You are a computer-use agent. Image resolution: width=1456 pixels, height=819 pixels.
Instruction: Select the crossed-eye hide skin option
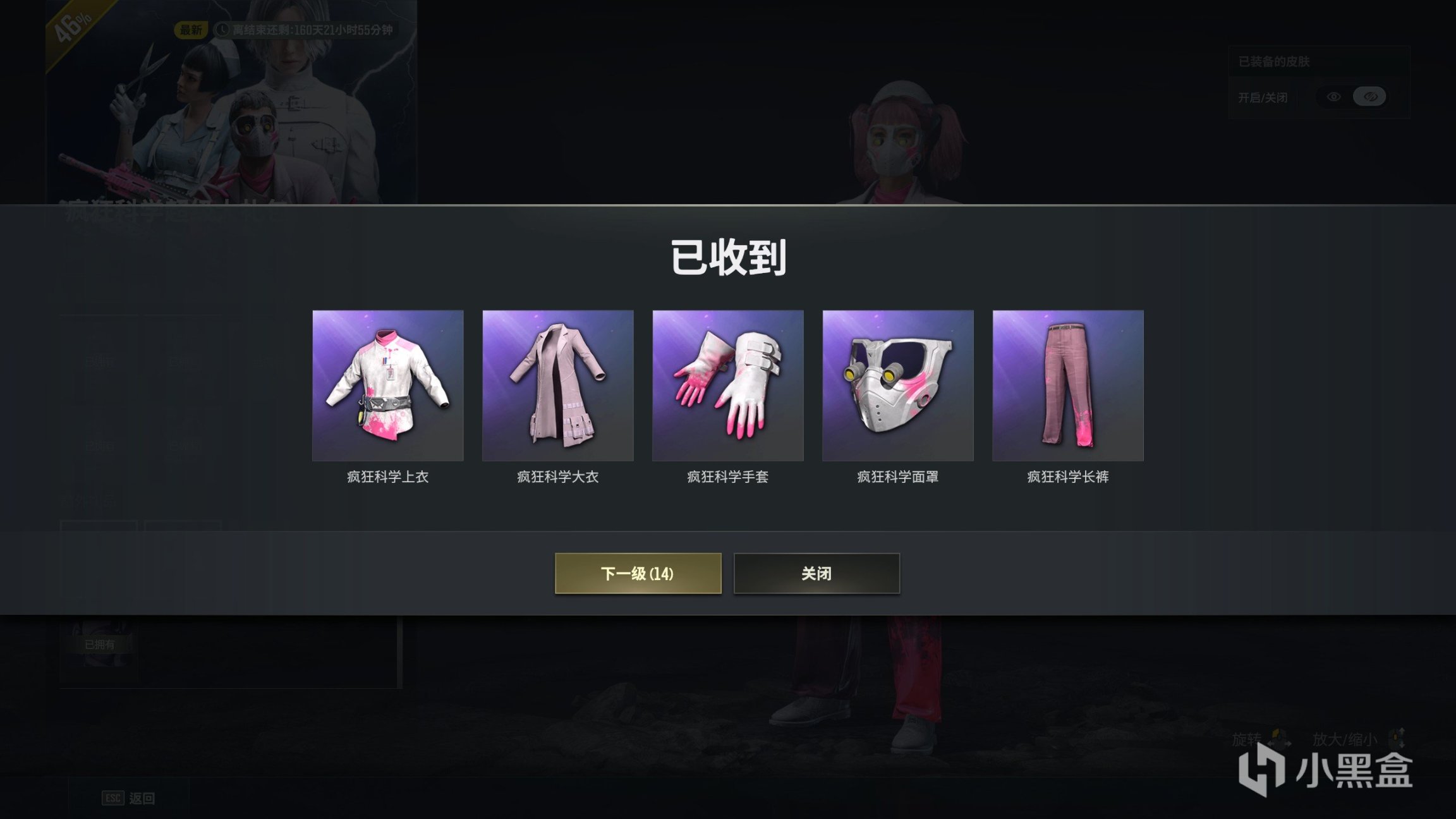coord(1369,97)
